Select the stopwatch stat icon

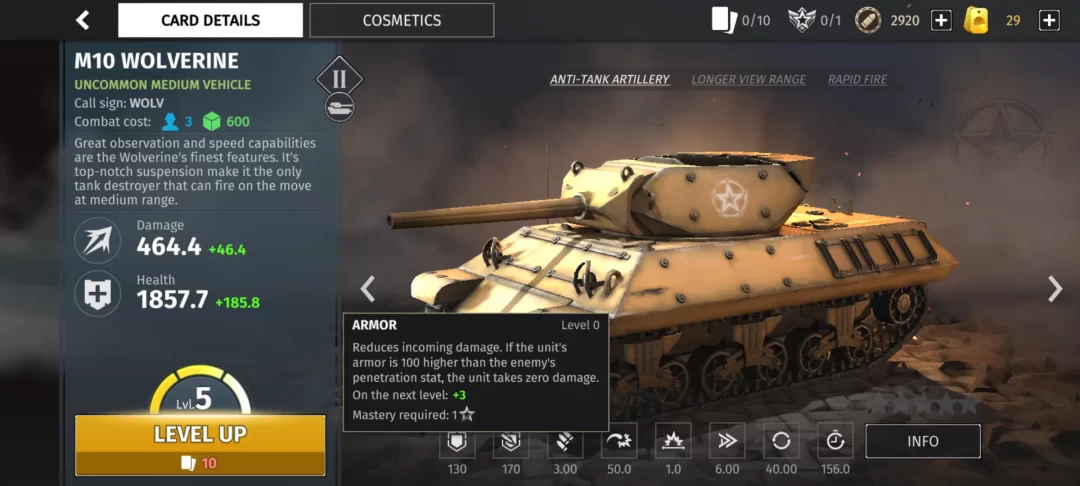(x=835, y=442)
